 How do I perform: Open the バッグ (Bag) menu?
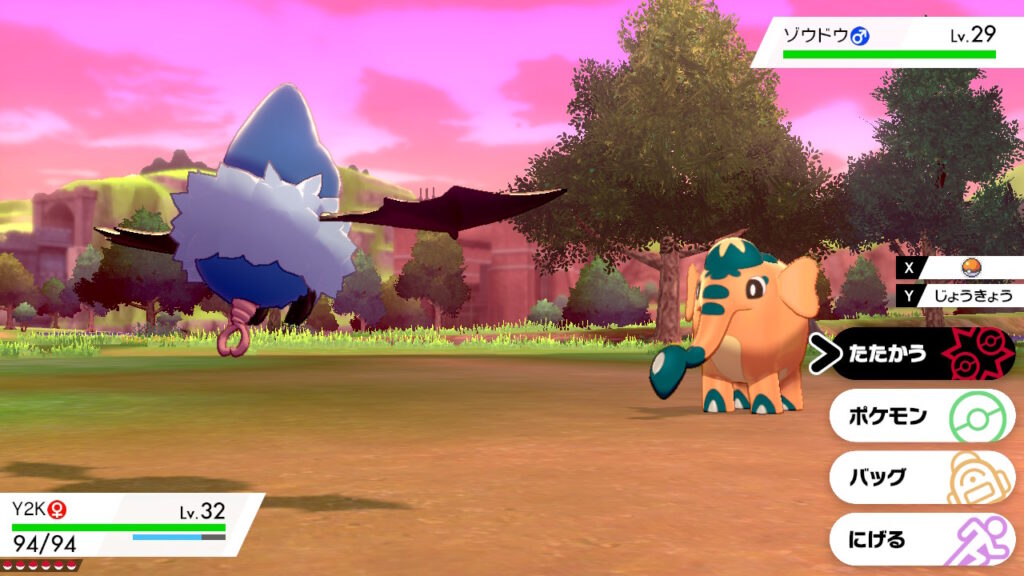point(920,478)
